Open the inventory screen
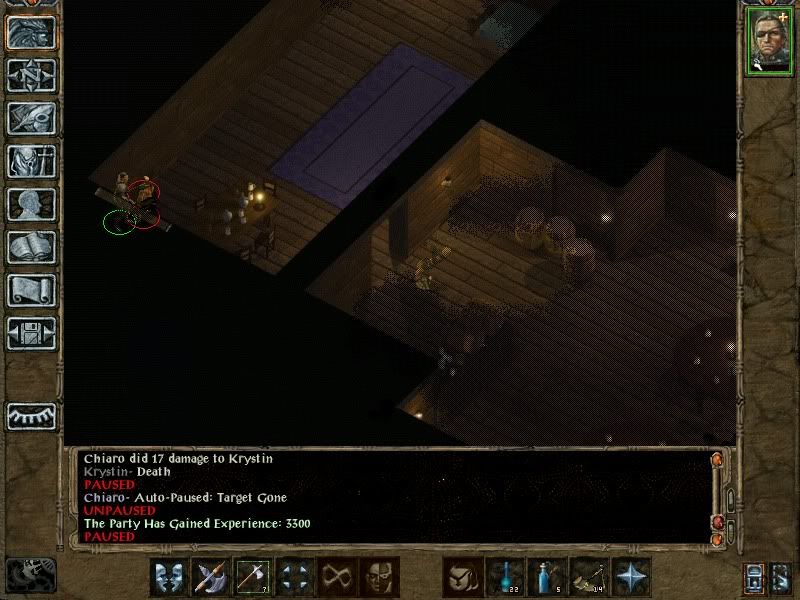This screenshot has height=600, width=800. (31, 161)
